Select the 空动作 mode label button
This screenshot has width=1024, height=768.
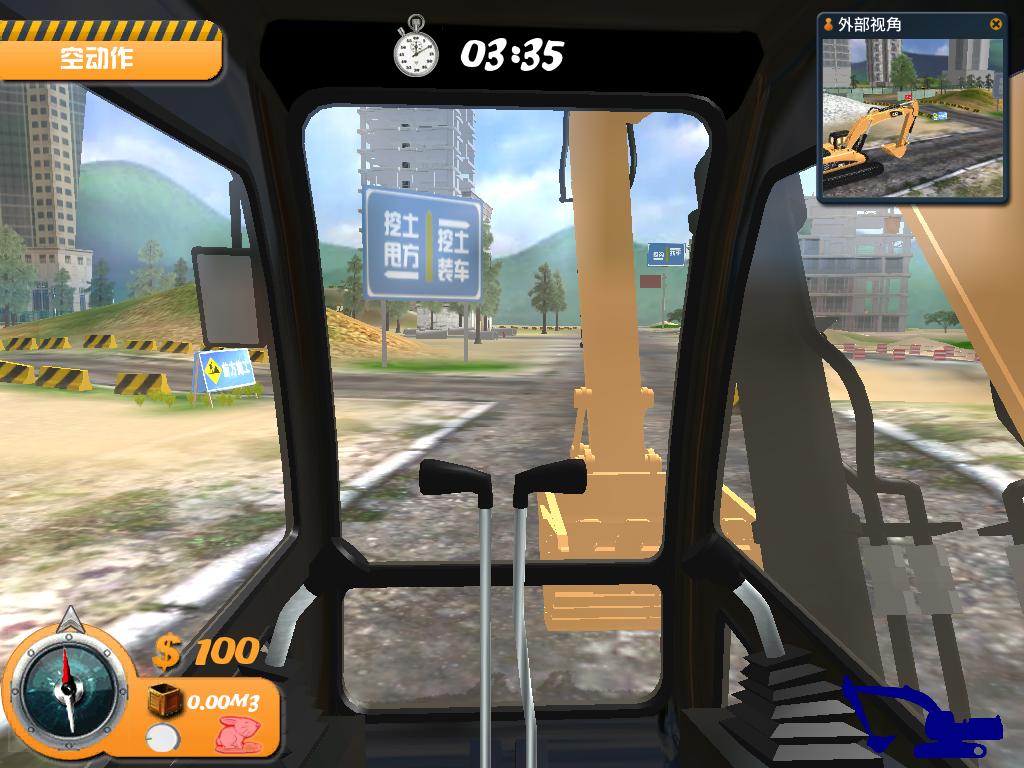tap(108, 58)
